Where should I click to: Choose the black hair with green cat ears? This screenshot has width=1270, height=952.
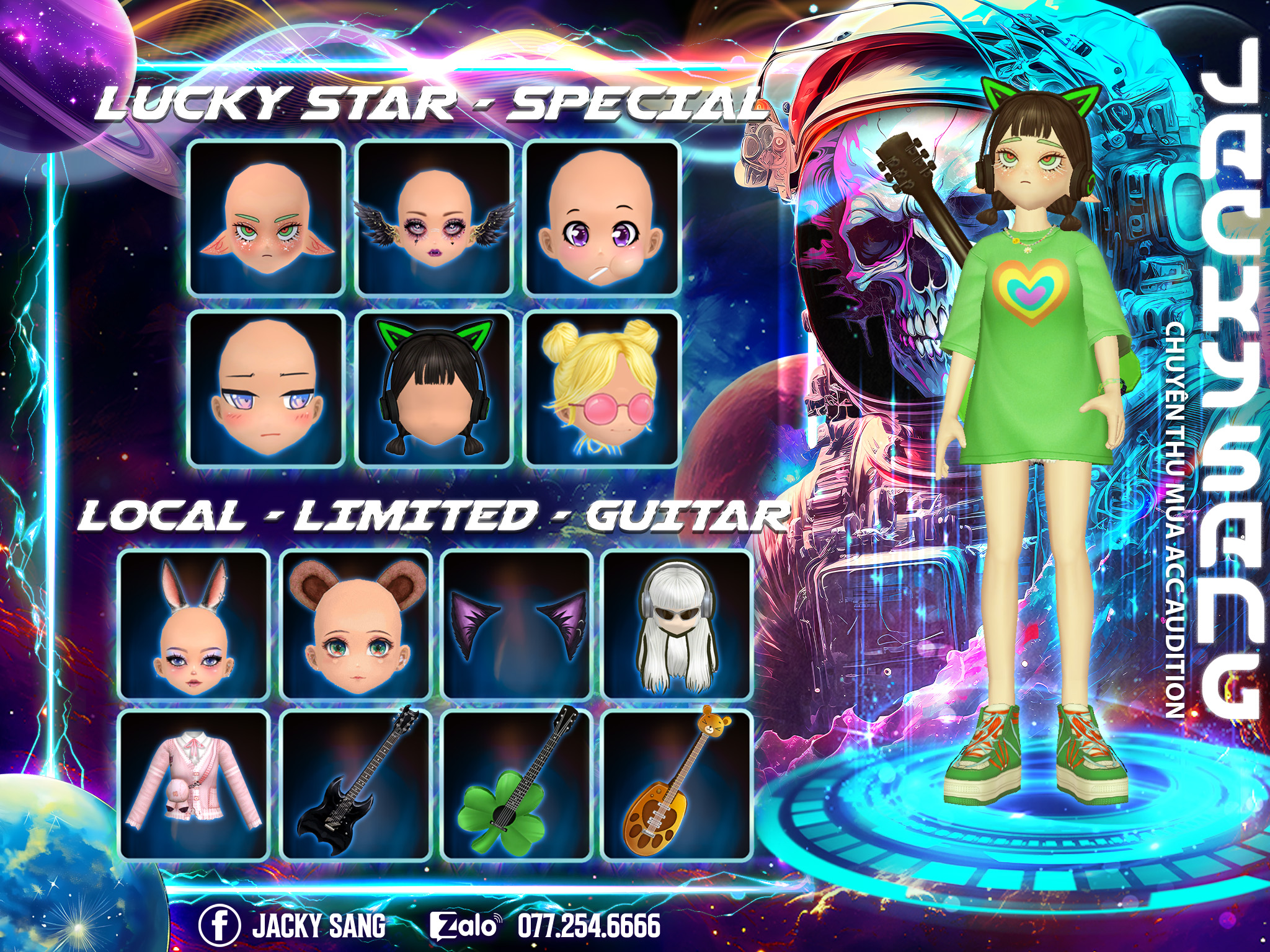(x=434, y=389)
